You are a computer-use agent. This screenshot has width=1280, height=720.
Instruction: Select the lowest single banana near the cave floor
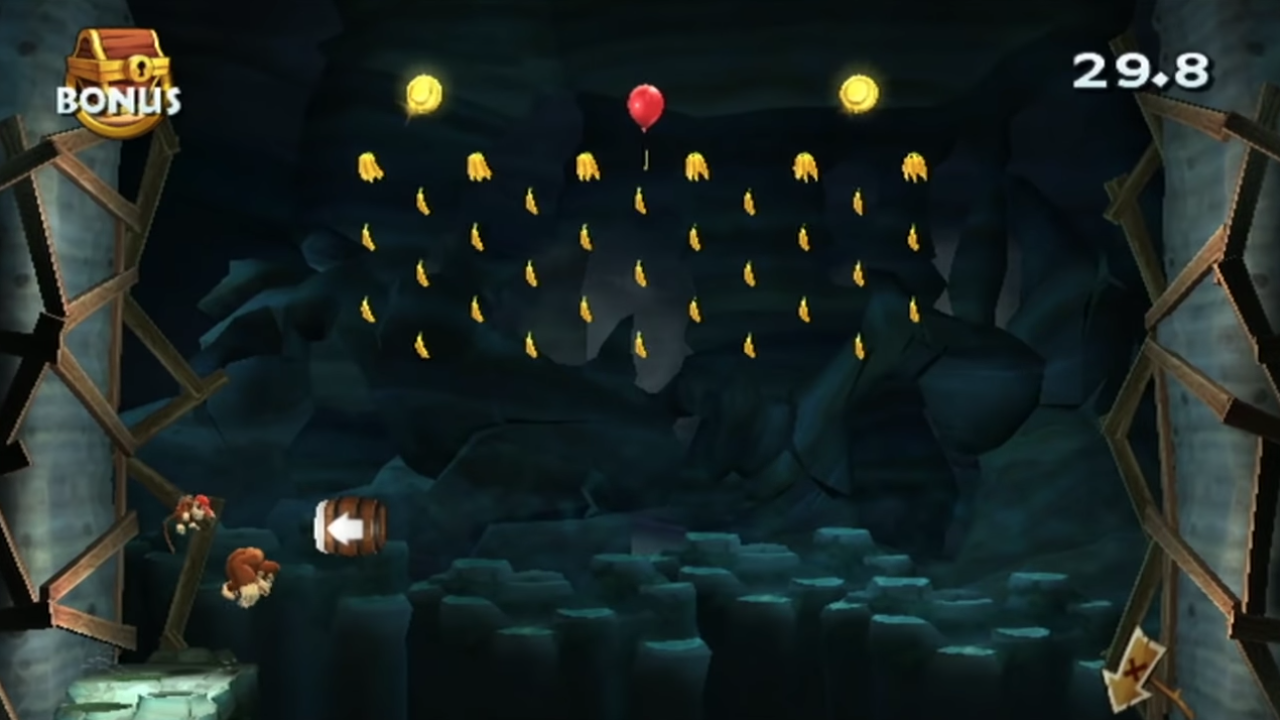638,345
